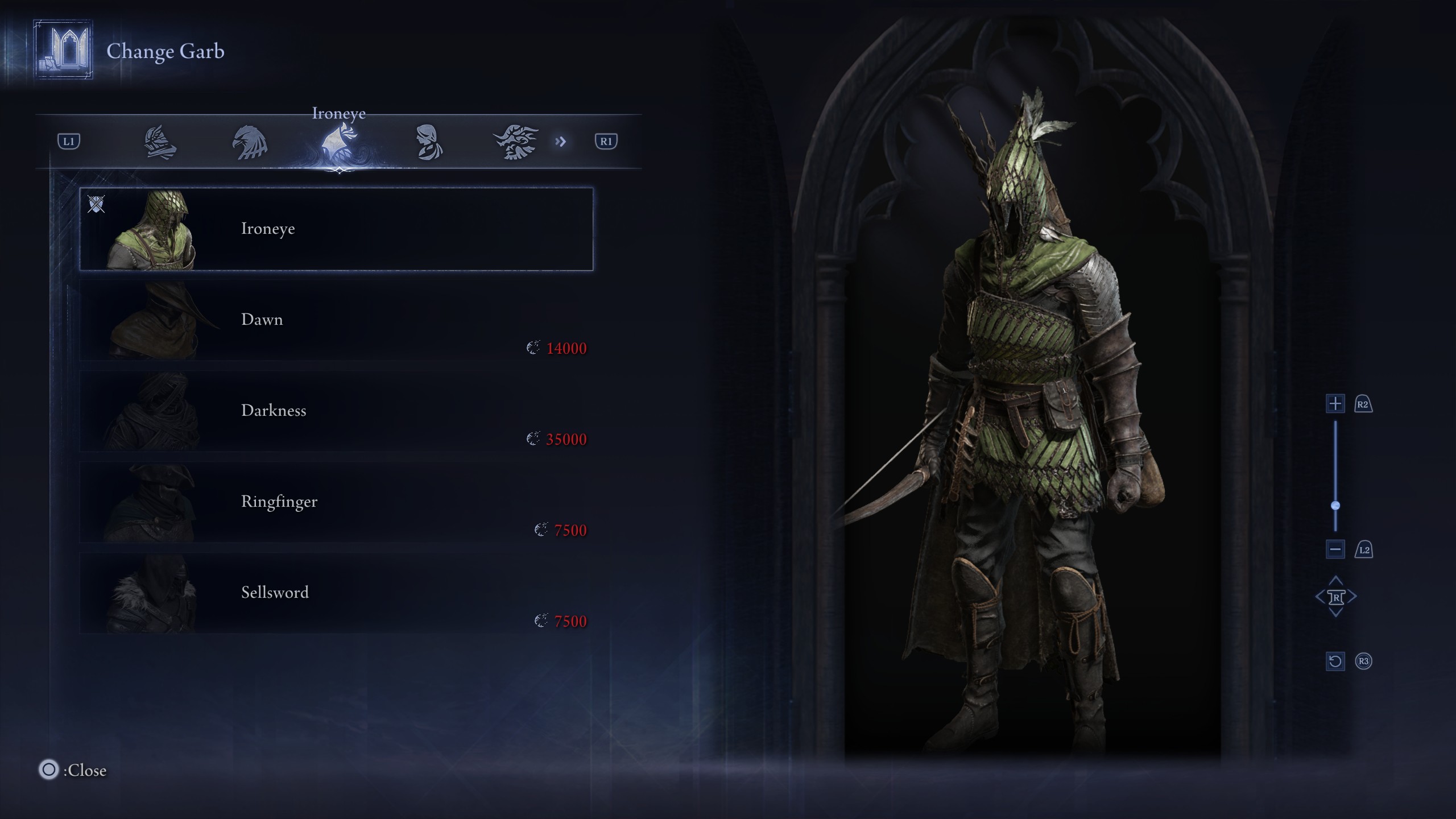The width and height of the screenshot is (1456, 819).
Task: Switch to the Duchess hooded woman tab
Action: (x=428, y=142)
